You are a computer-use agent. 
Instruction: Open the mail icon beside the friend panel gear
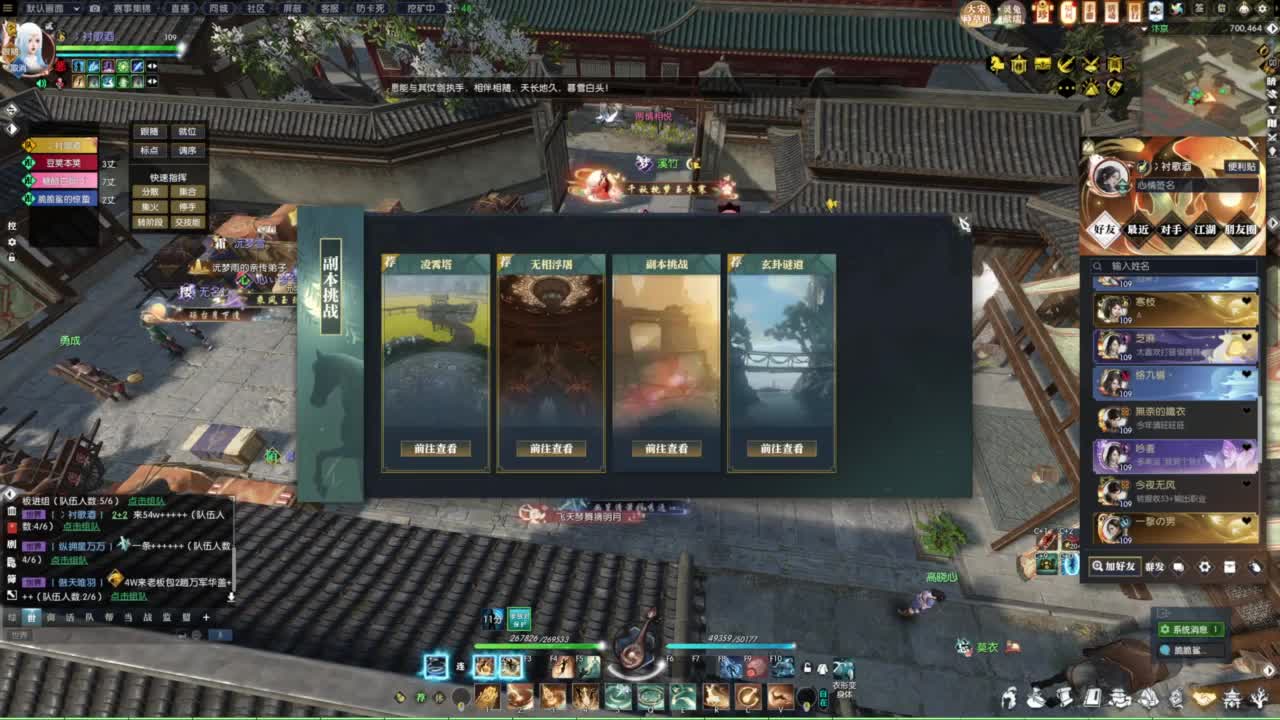1230,567
